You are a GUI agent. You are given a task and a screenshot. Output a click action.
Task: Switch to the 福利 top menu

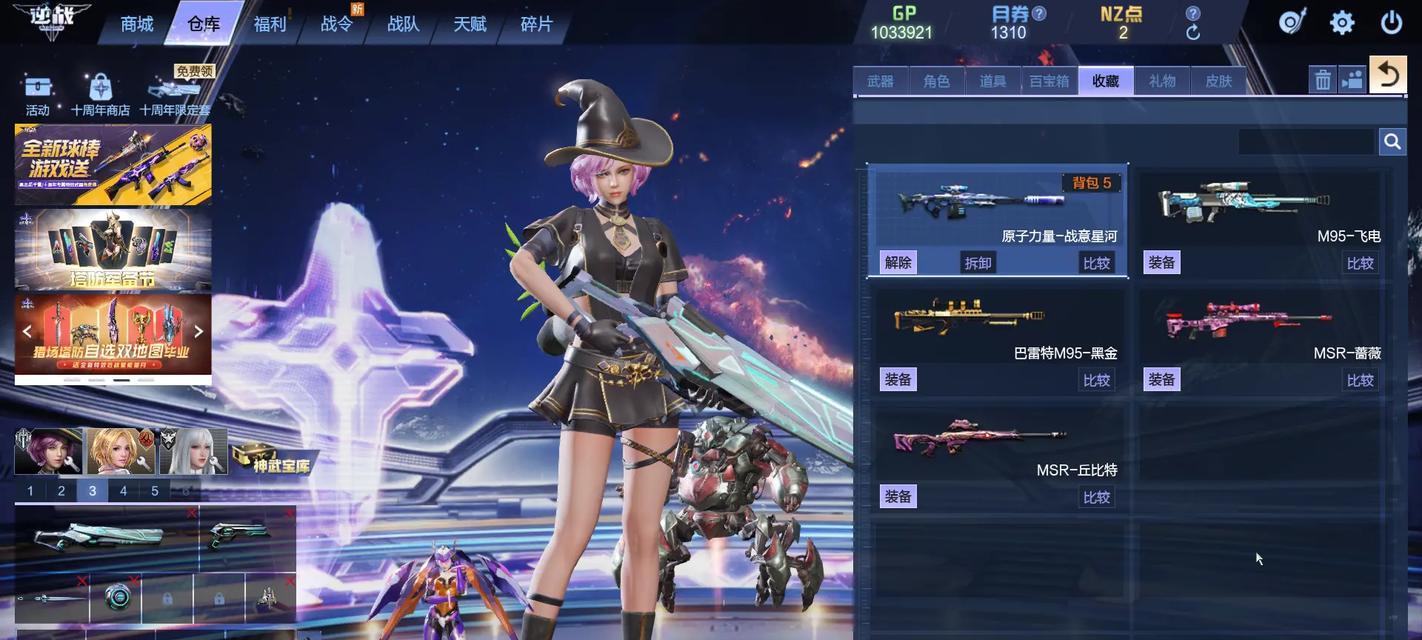coord(270,24)
